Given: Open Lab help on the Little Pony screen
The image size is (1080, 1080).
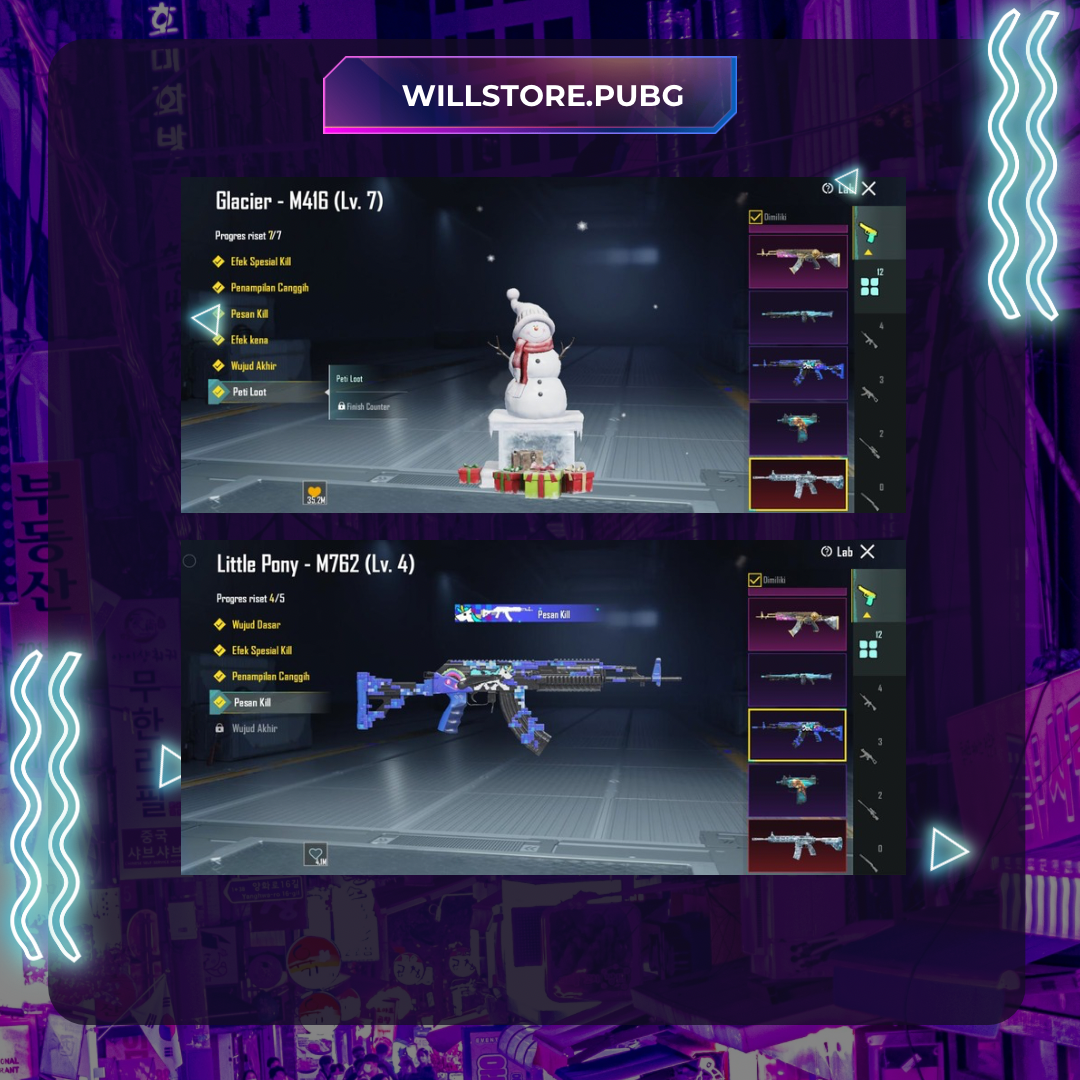Looking at the screenshot, I should click(838, 552).
